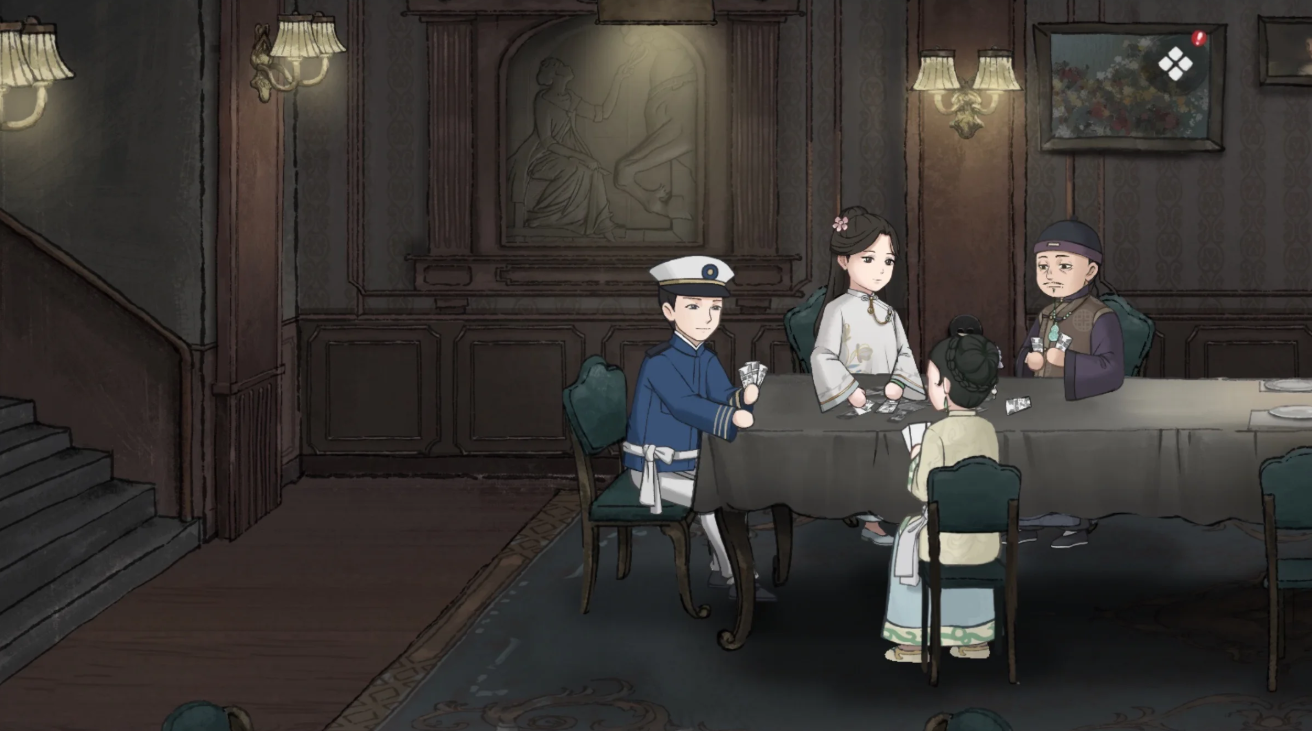Open the four-diamond menu icon
The height and width of the screenshot is (731, 1312).
[1175, 65]
